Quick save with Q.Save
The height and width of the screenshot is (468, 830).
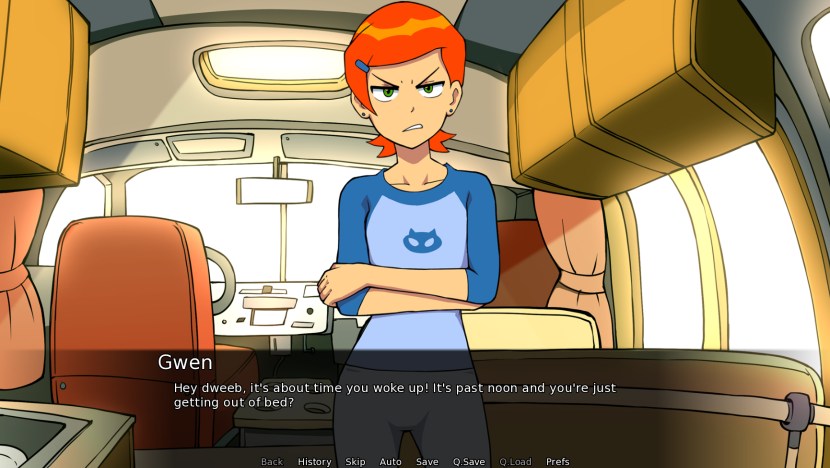(x=469, y=462)
